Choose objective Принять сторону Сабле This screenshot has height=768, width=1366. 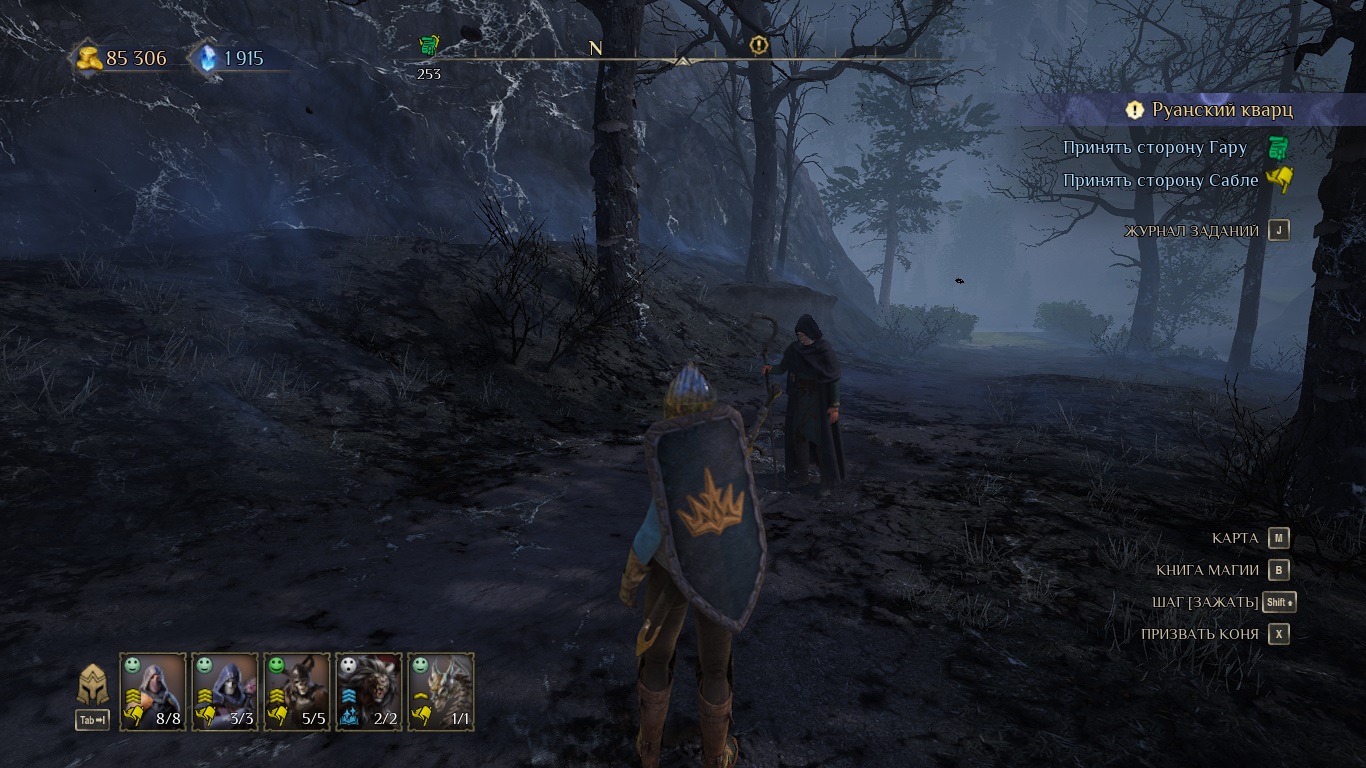pyautogui.click(x=1160, y=181)
